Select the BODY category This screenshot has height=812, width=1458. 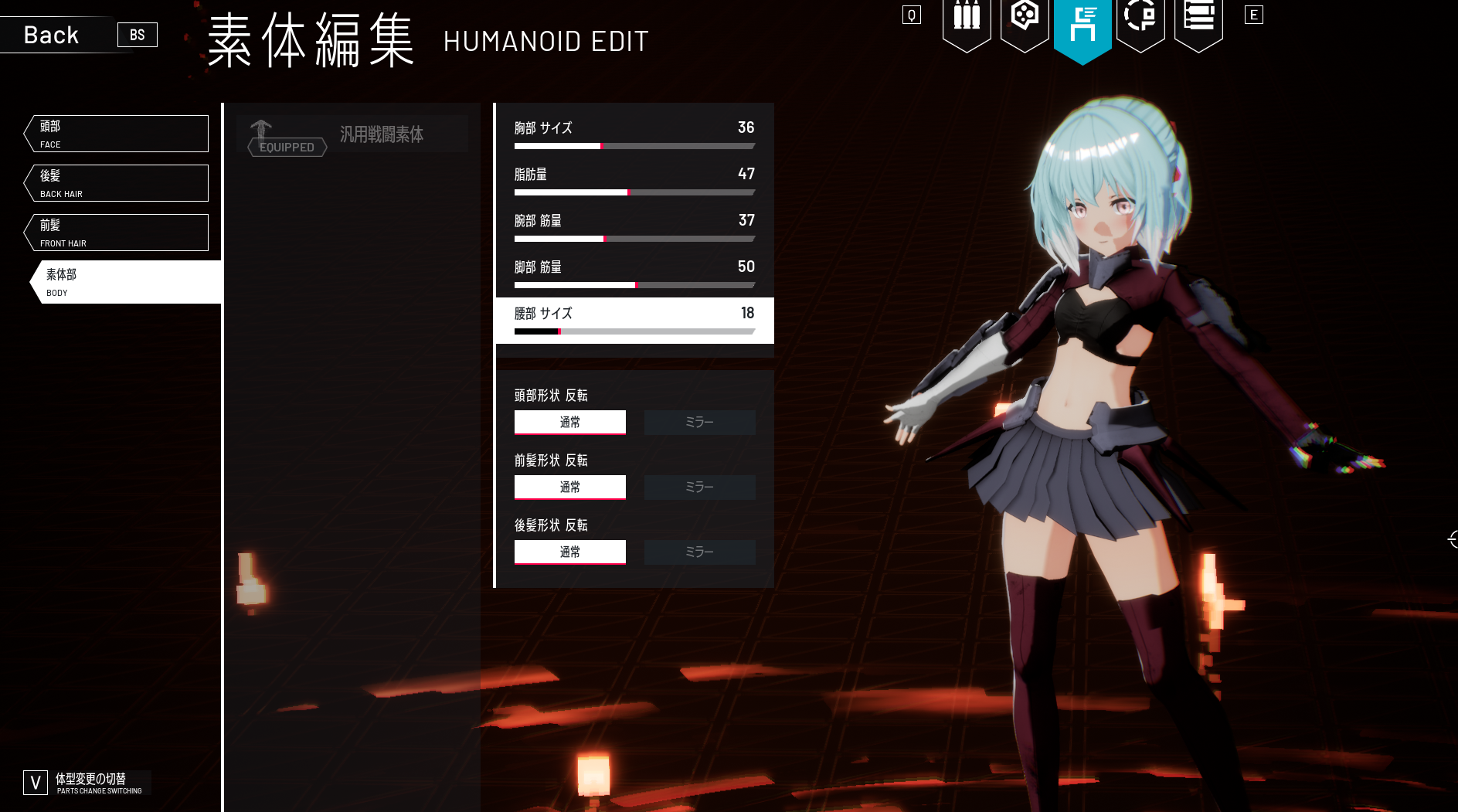click(125, 282)
